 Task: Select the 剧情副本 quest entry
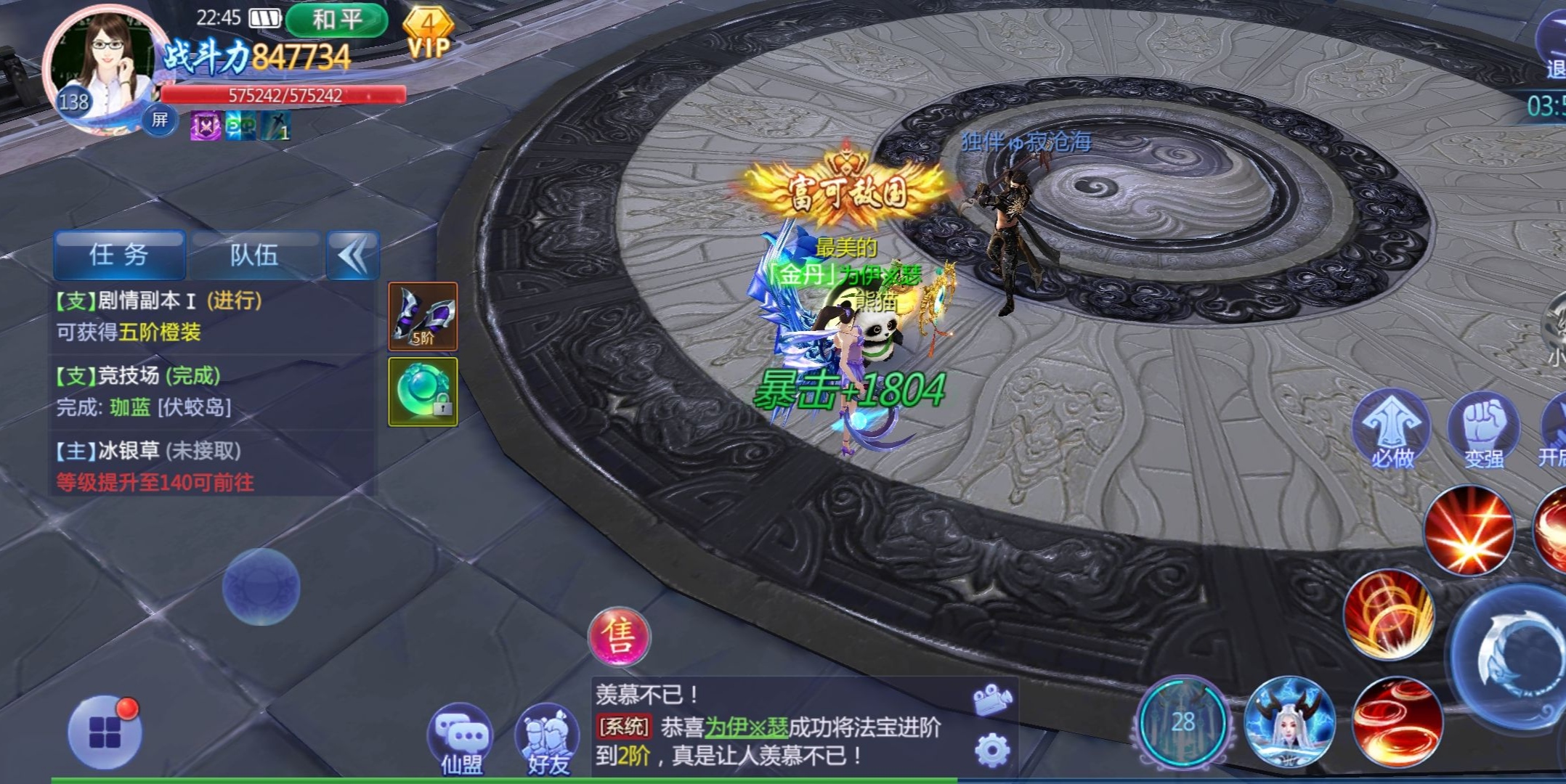pos(211,317)
